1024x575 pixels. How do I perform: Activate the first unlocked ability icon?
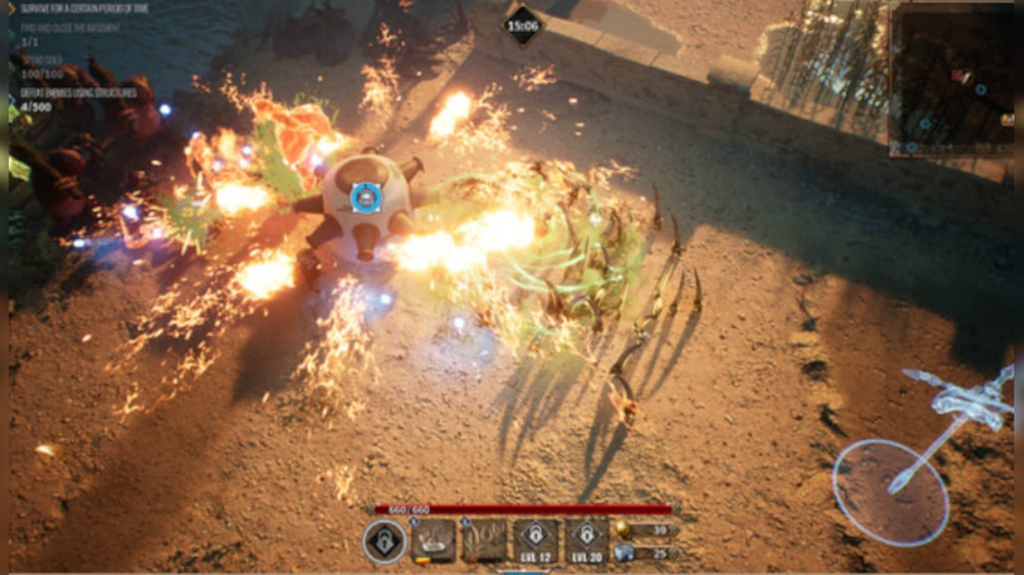pos(434,540)
